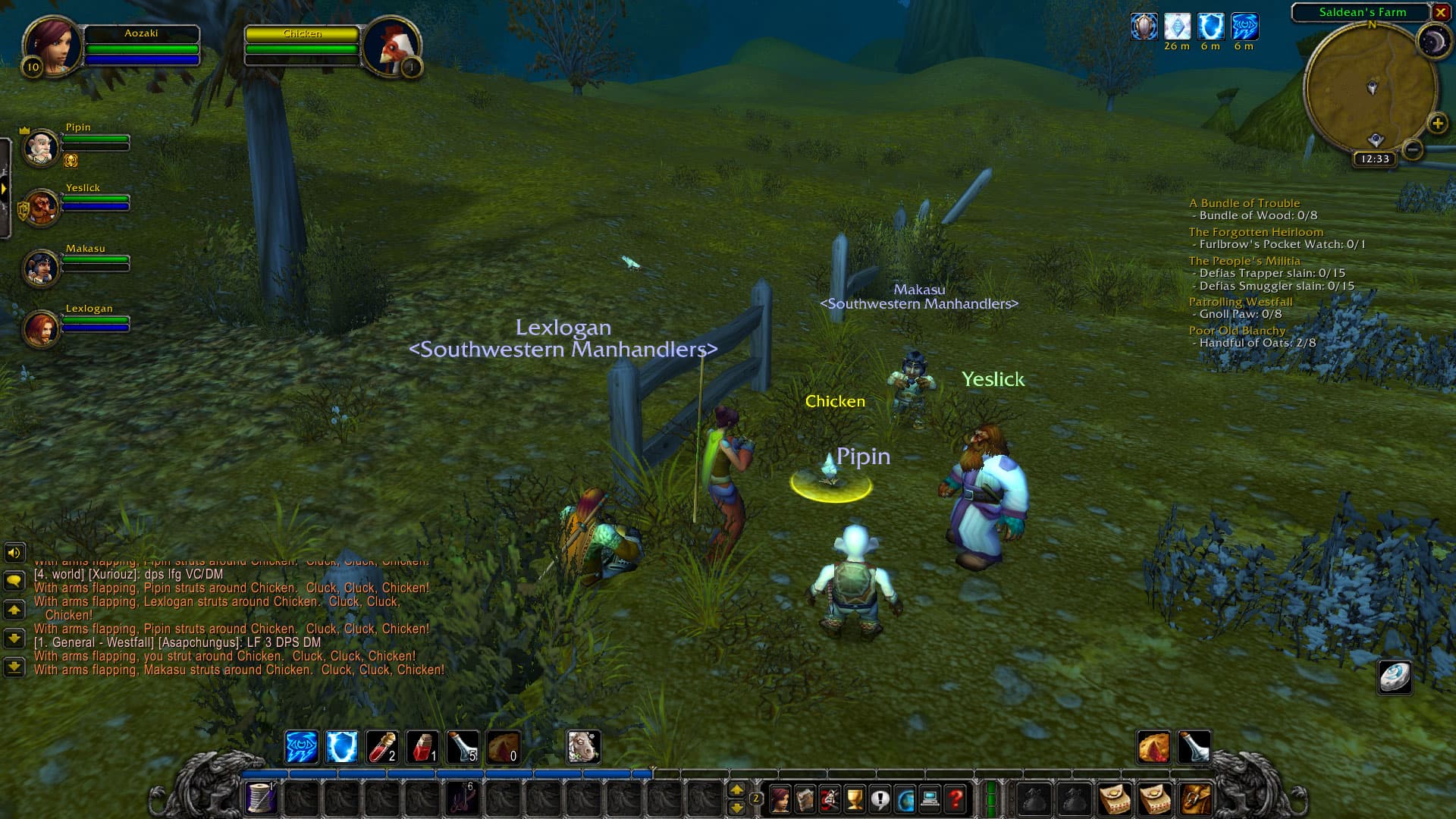
Task: Open the Achievements trophy icon
Action: coord(855,799)
